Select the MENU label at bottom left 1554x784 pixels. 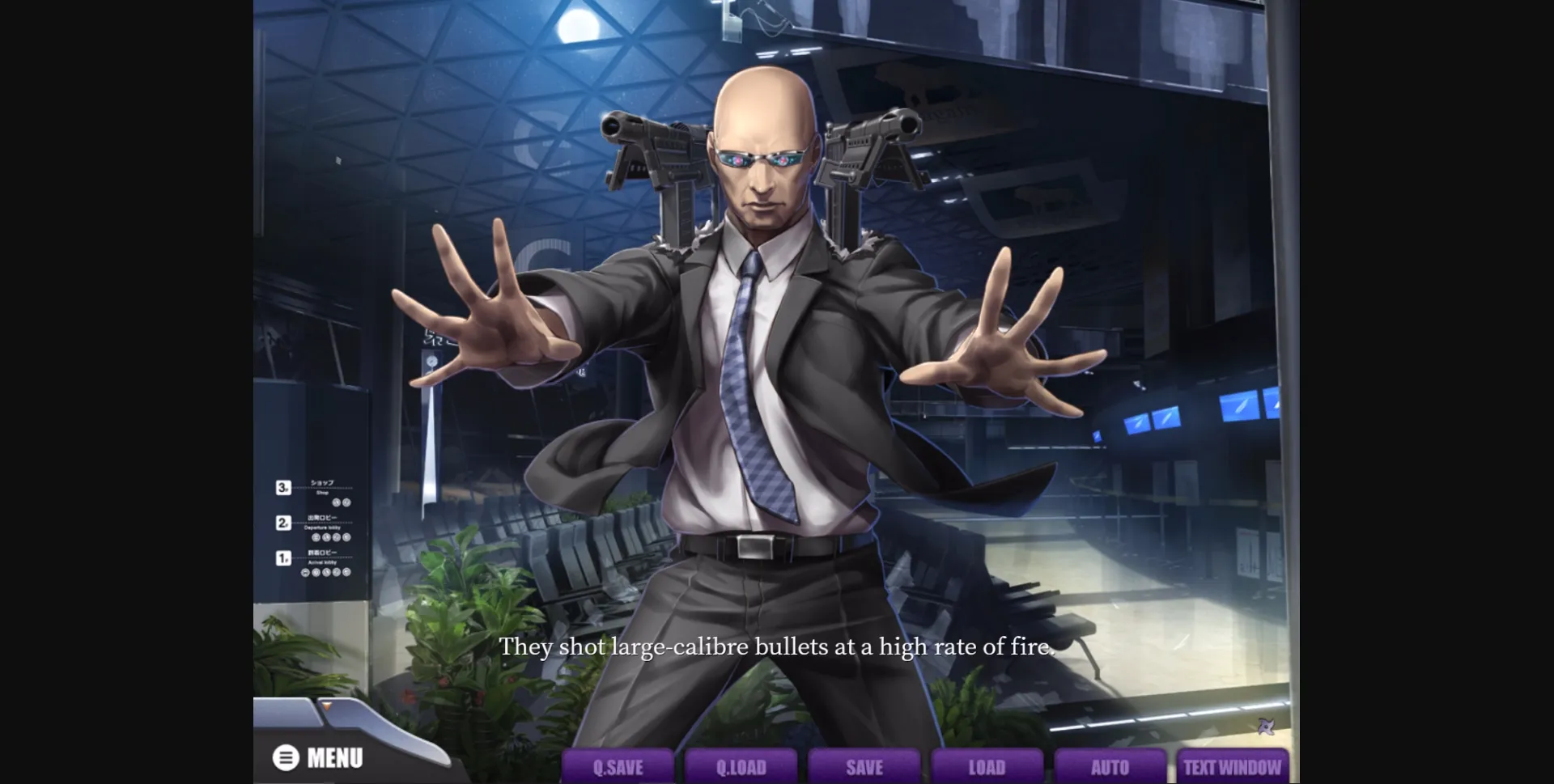(335, 759)
